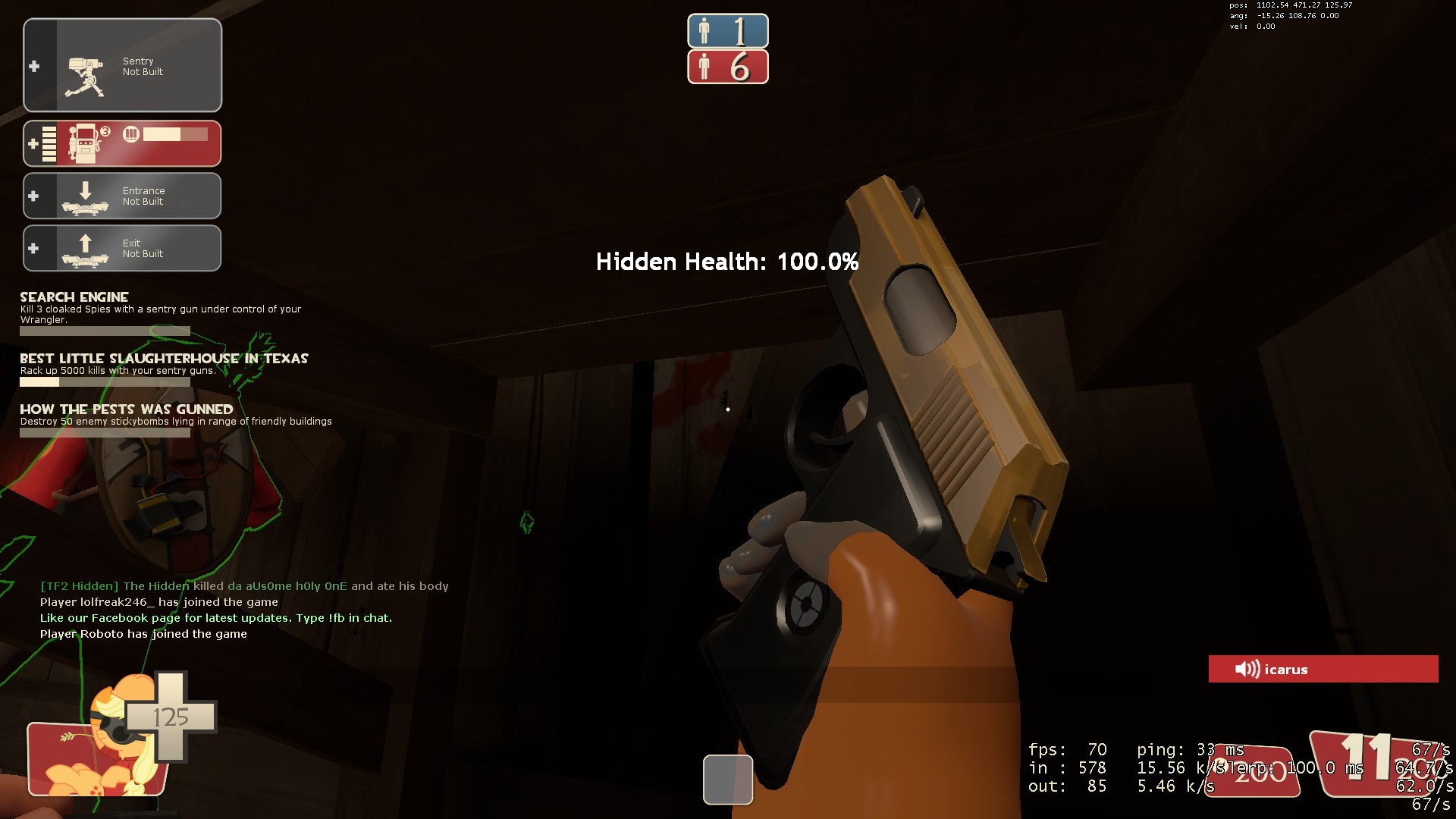Expand the Entrance panel plus sign
The width and height of the screenshot is (1456, 819).
33,196
